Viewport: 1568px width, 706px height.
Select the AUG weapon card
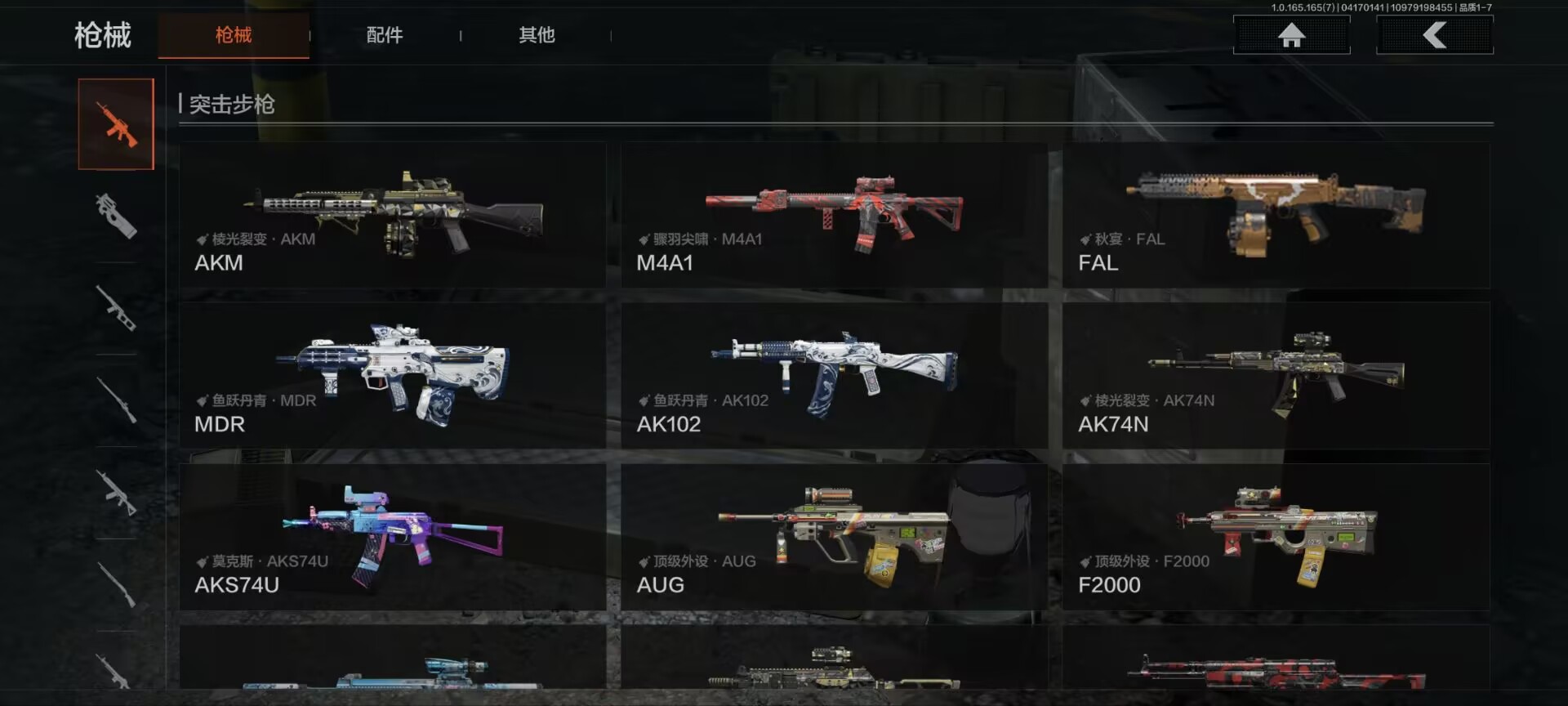(x=834, y=537)
